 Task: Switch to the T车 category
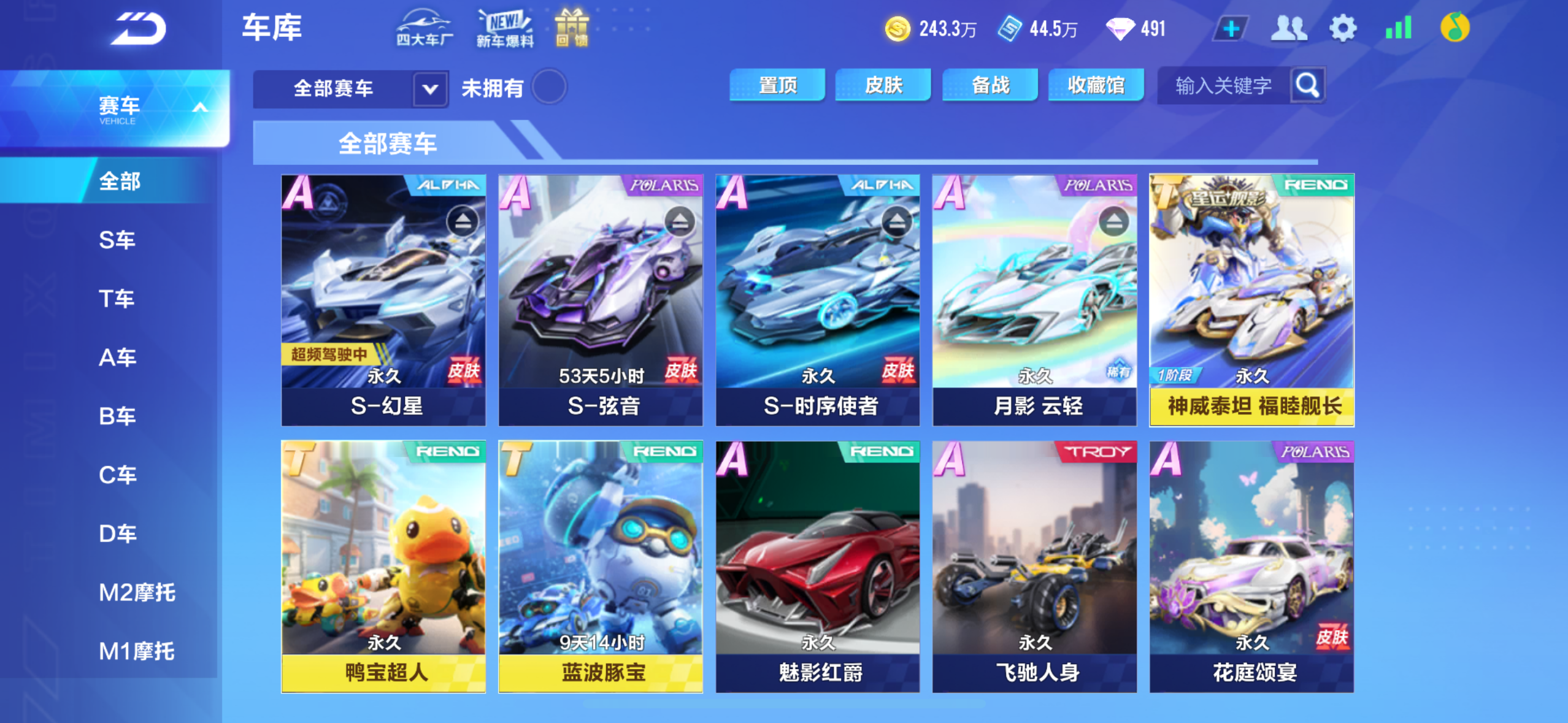click(117, 299)
